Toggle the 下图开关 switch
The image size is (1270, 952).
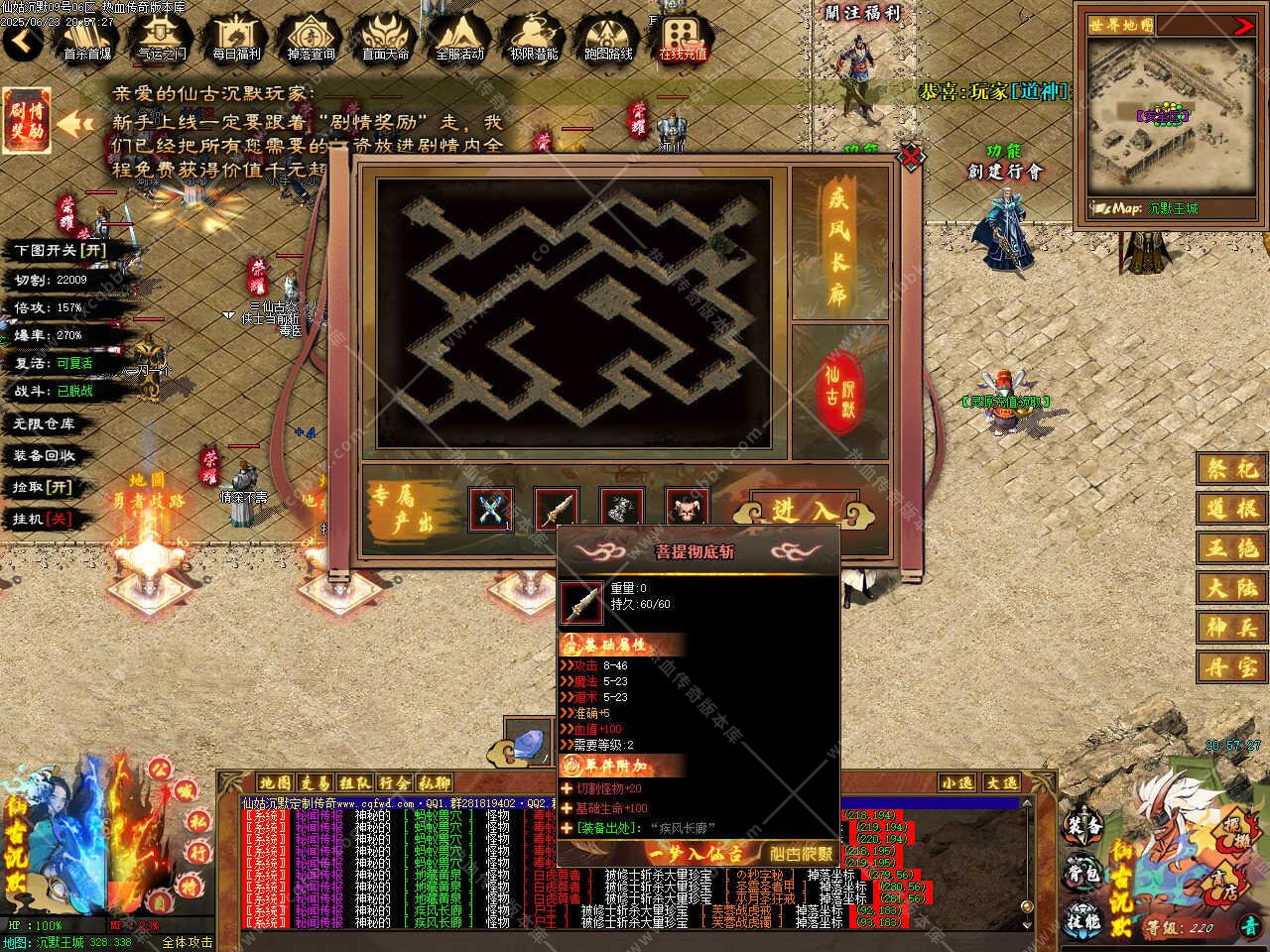(60, 250)
